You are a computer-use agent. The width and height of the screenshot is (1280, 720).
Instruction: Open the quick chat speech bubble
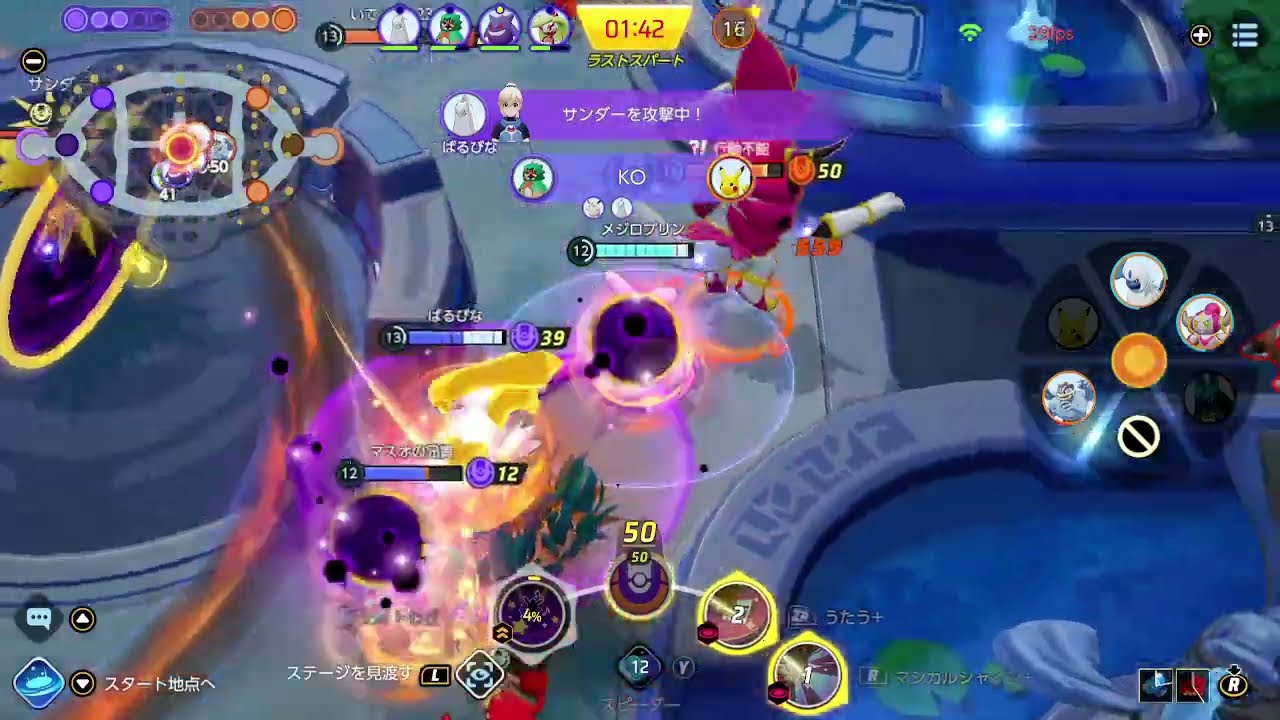39,619
